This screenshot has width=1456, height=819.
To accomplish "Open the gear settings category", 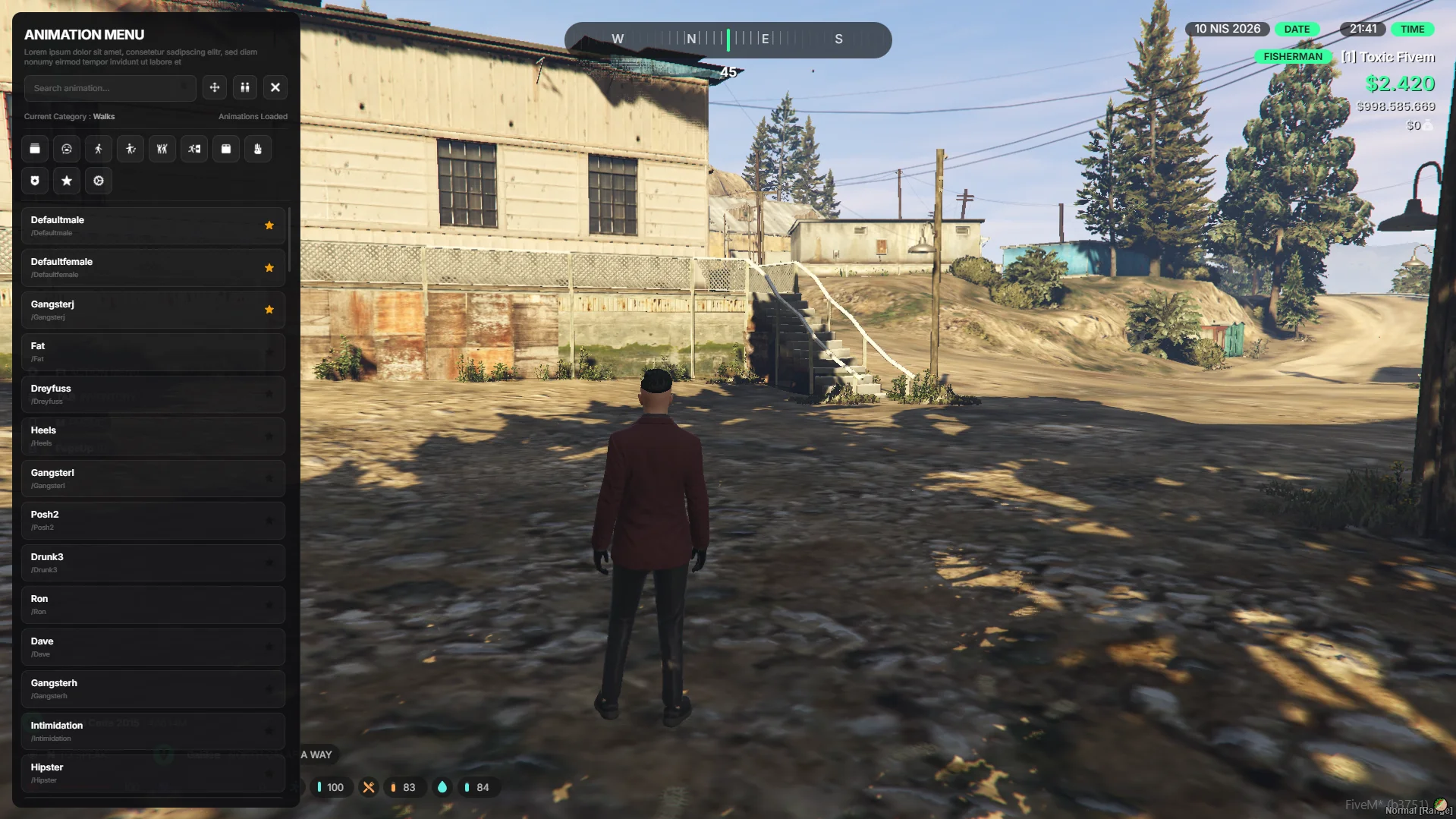I will point(99,181).
